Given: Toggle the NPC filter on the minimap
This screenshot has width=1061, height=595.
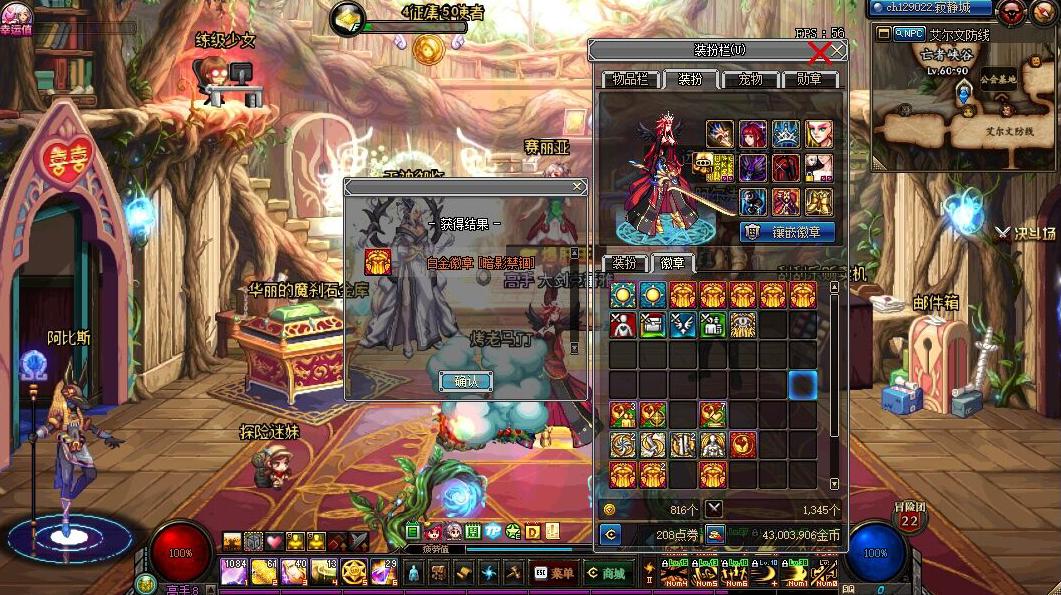Looking at the screenshot, I should [910, 33].
